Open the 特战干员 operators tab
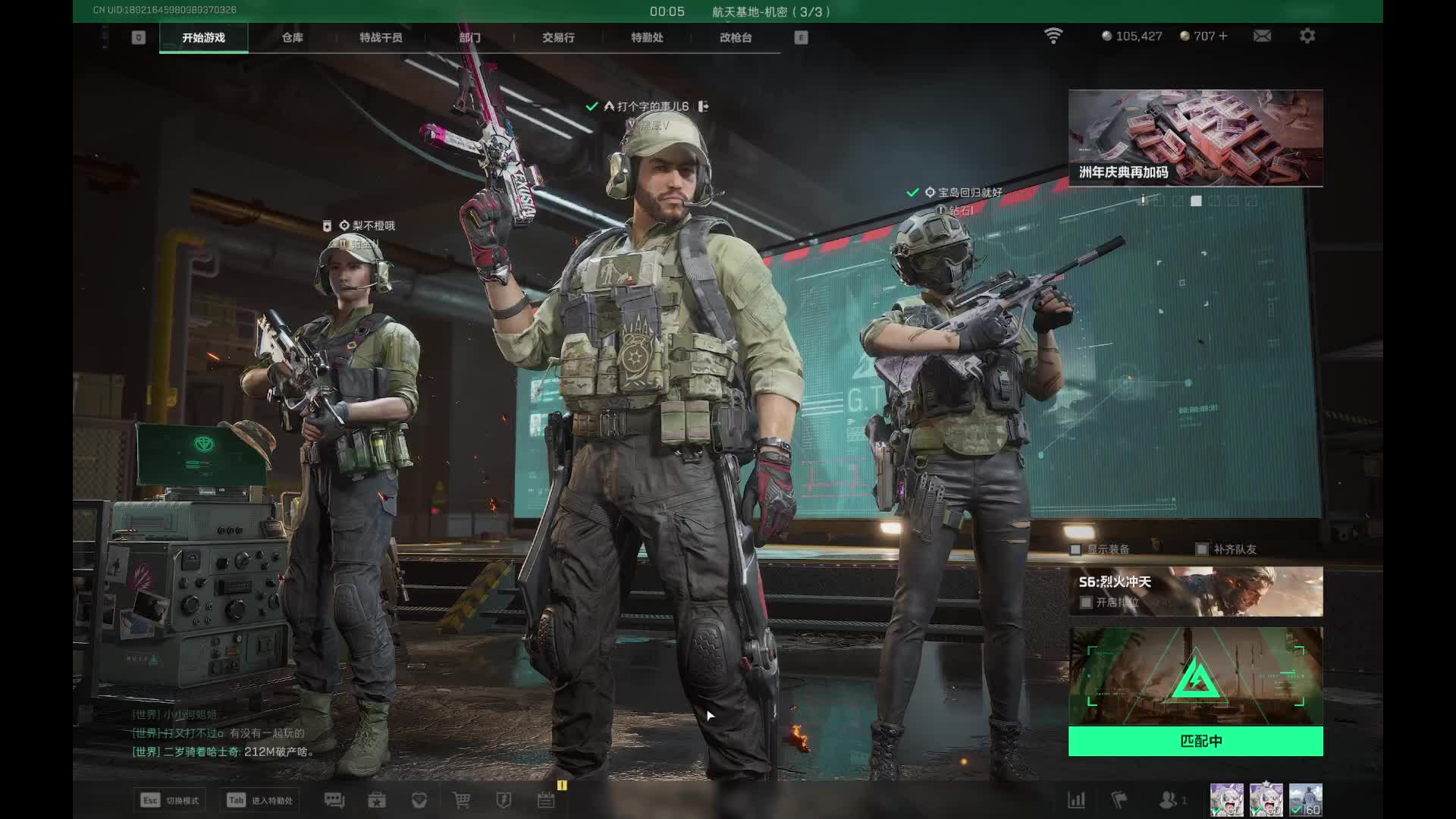The width and height of the screenshot is (1456, 819). tap(381, 37)
